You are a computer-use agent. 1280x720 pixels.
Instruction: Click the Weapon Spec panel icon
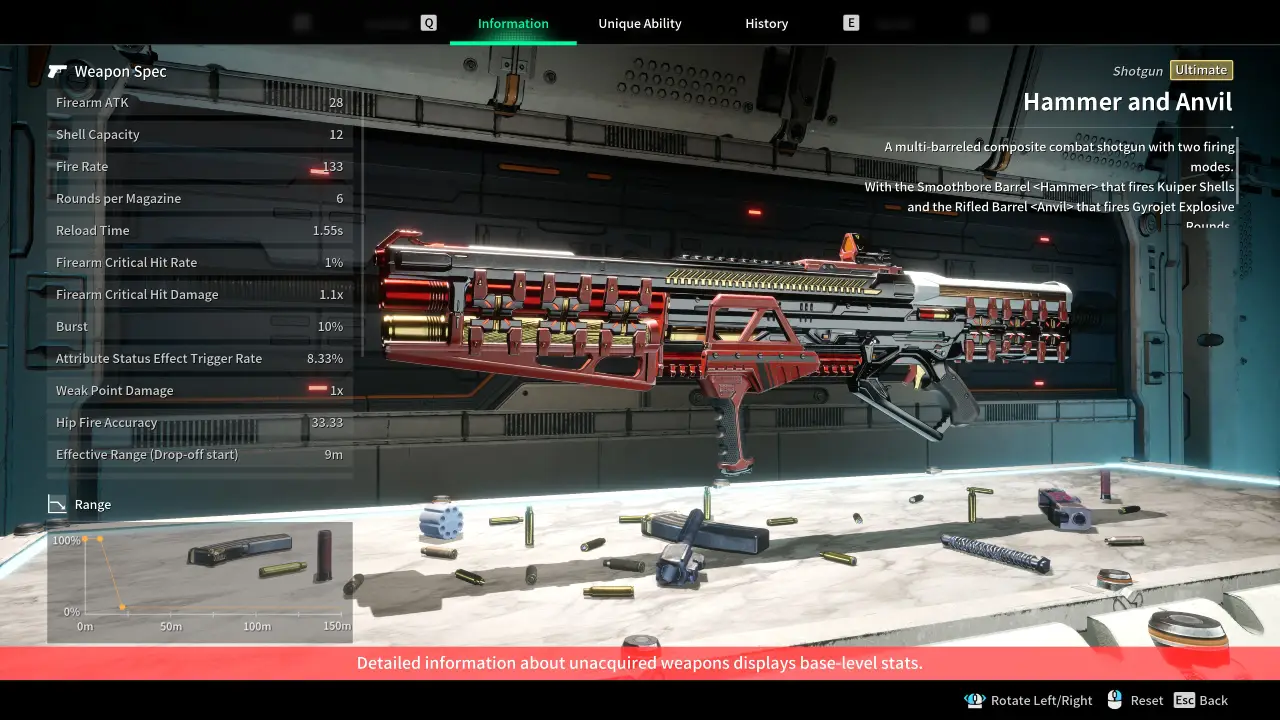[x=59, y=71]
